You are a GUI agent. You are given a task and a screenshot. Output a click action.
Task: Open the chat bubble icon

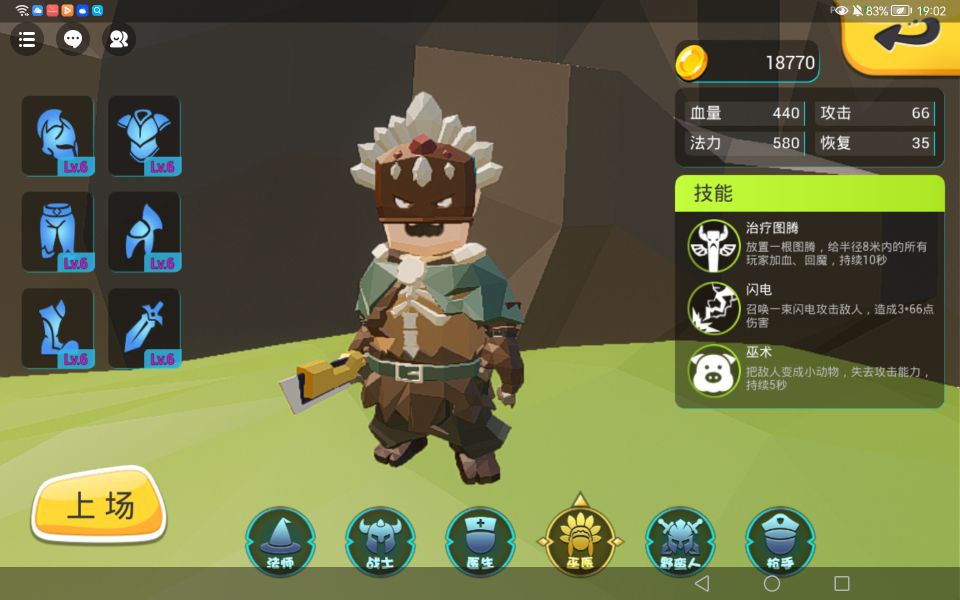pyautogui.click(x=73, y=39)
